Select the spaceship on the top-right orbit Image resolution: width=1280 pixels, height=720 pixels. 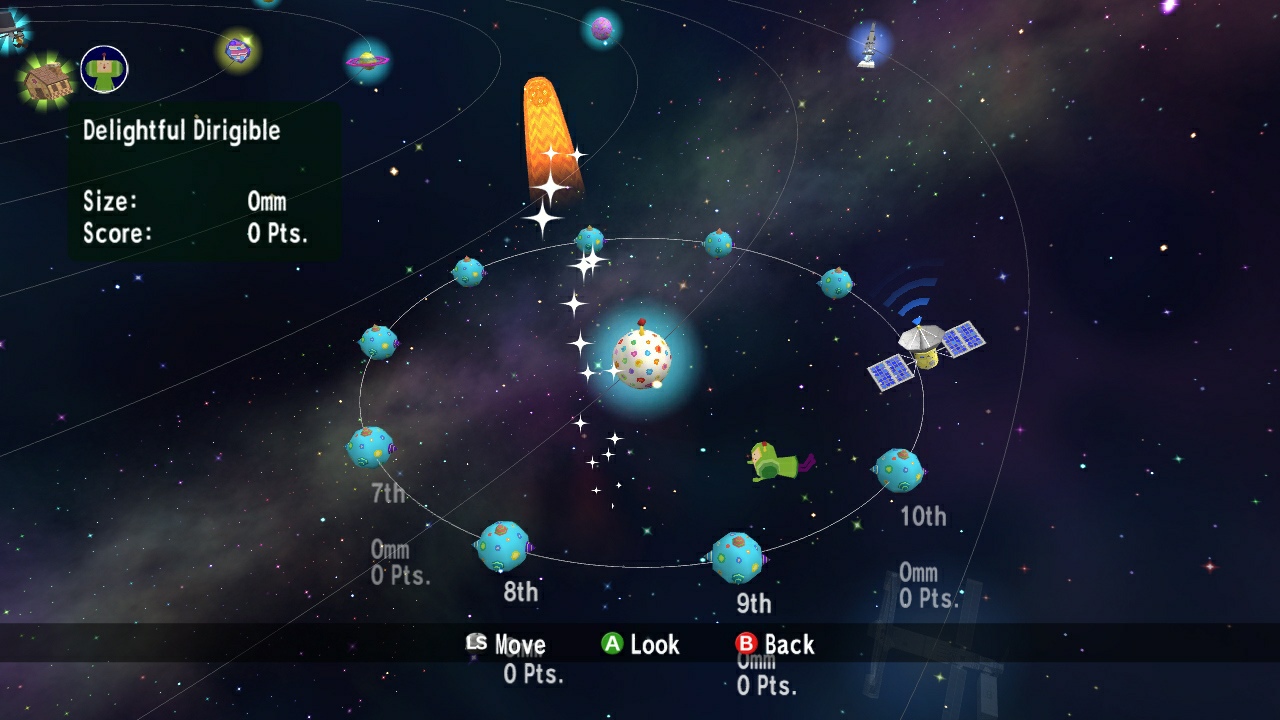click(868, 45)
